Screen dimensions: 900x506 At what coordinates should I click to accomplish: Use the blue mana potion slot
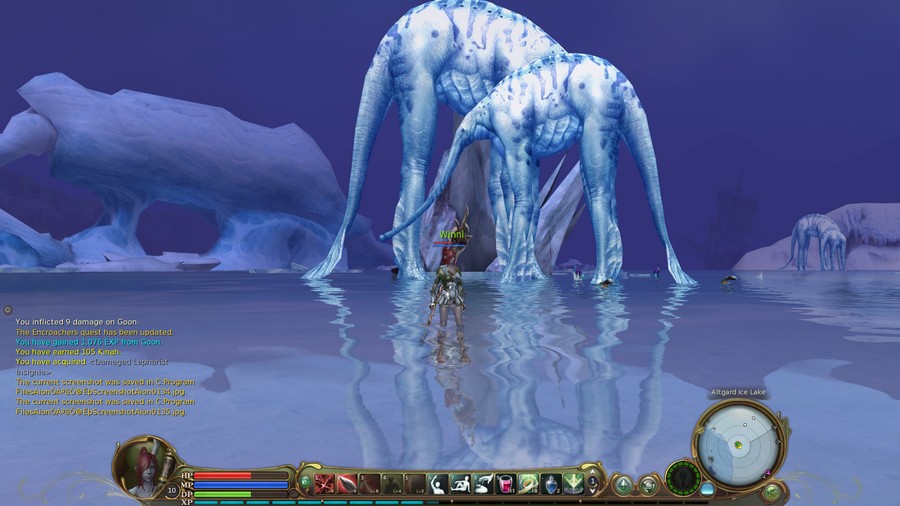[x=552, y=485]
